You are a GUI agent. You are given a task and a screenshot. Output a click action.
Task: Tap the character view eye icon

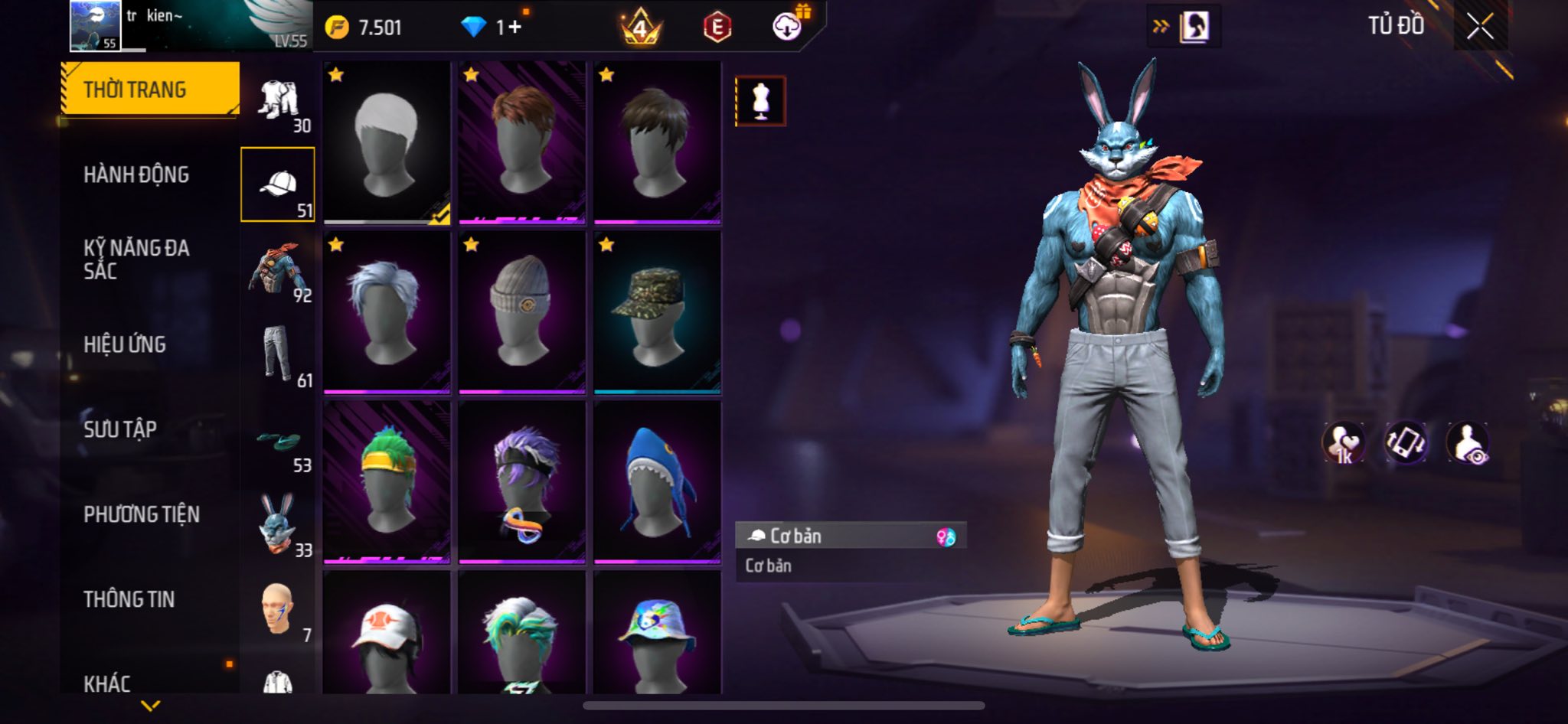coord(1468,443)
